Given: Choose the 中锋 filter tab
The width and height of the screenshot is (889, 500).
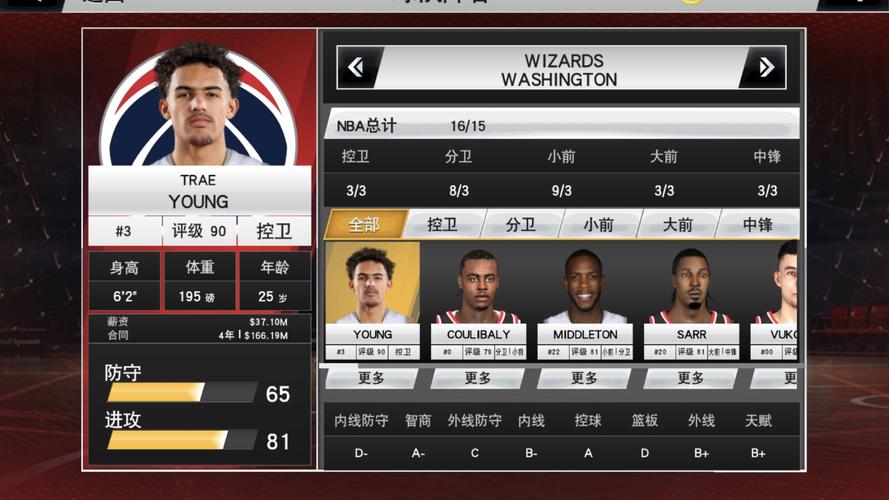Looking at the screenshot, I should (x=757, y=225).
